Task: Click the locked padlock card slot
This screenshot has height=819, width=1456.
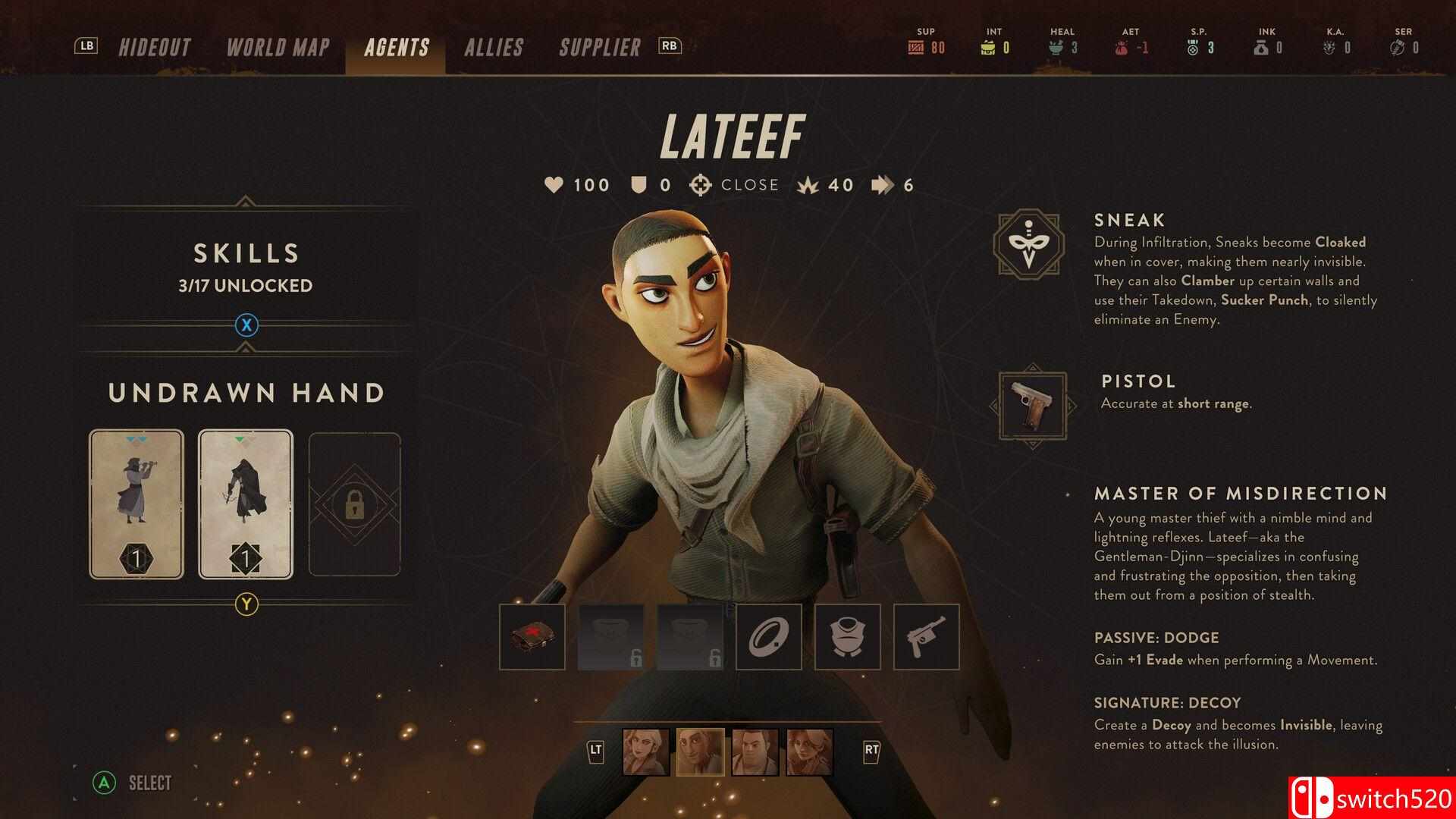Action: point(354,504)
